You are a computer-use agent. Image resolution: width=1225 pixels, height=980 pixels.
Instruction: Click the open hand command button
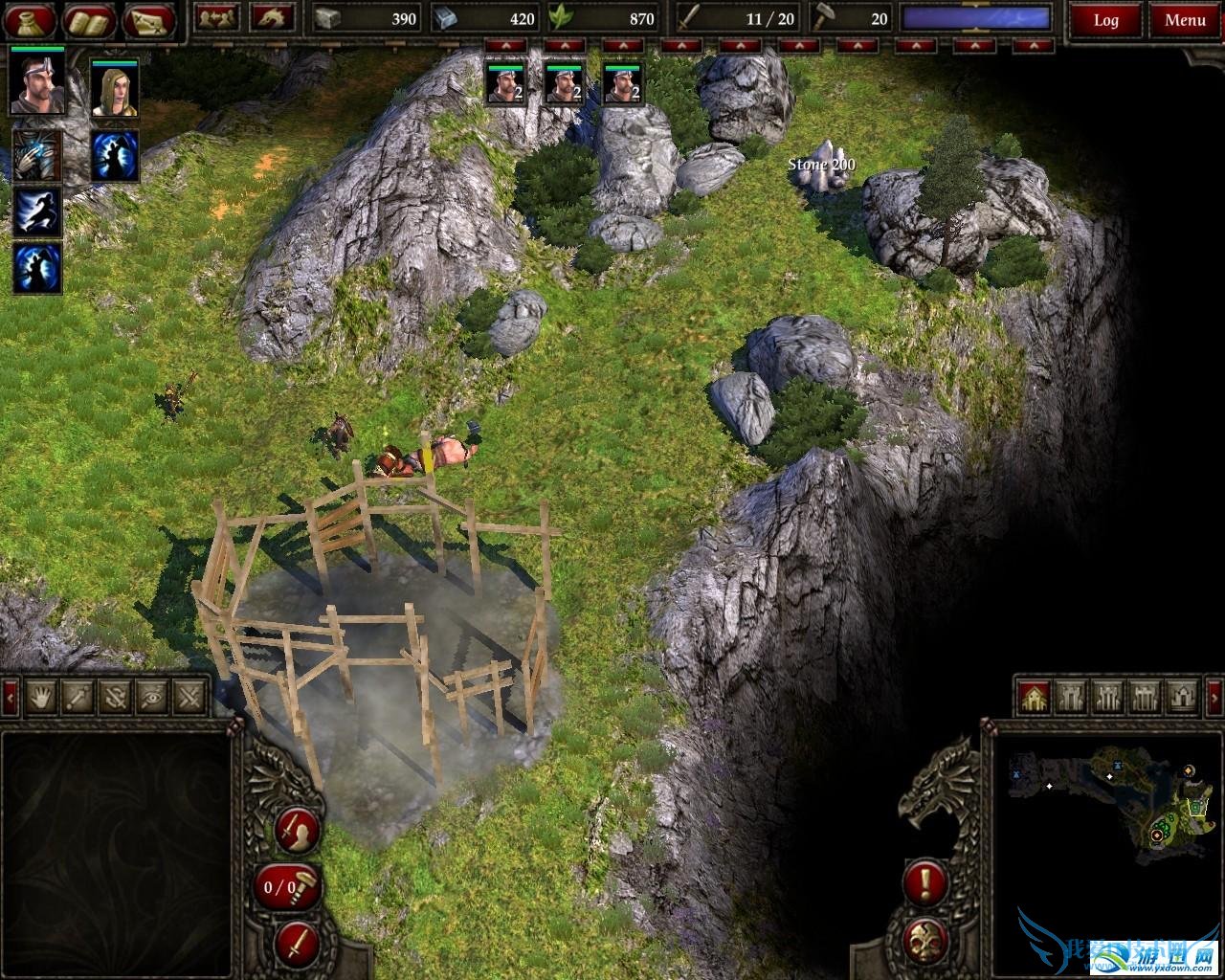click(x=42, y=696)
